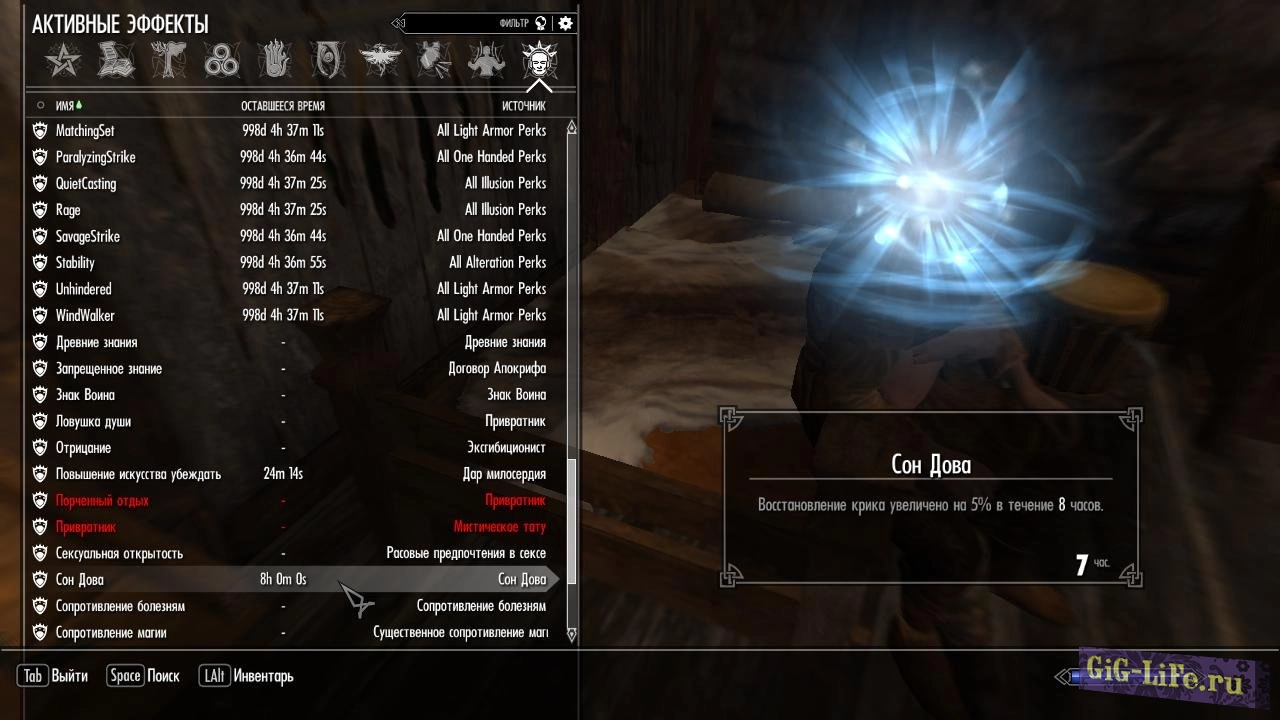Open the tree-shaped Alteration category tab
This screenshot has height=720, width=1280.
[x=168, y=61]
